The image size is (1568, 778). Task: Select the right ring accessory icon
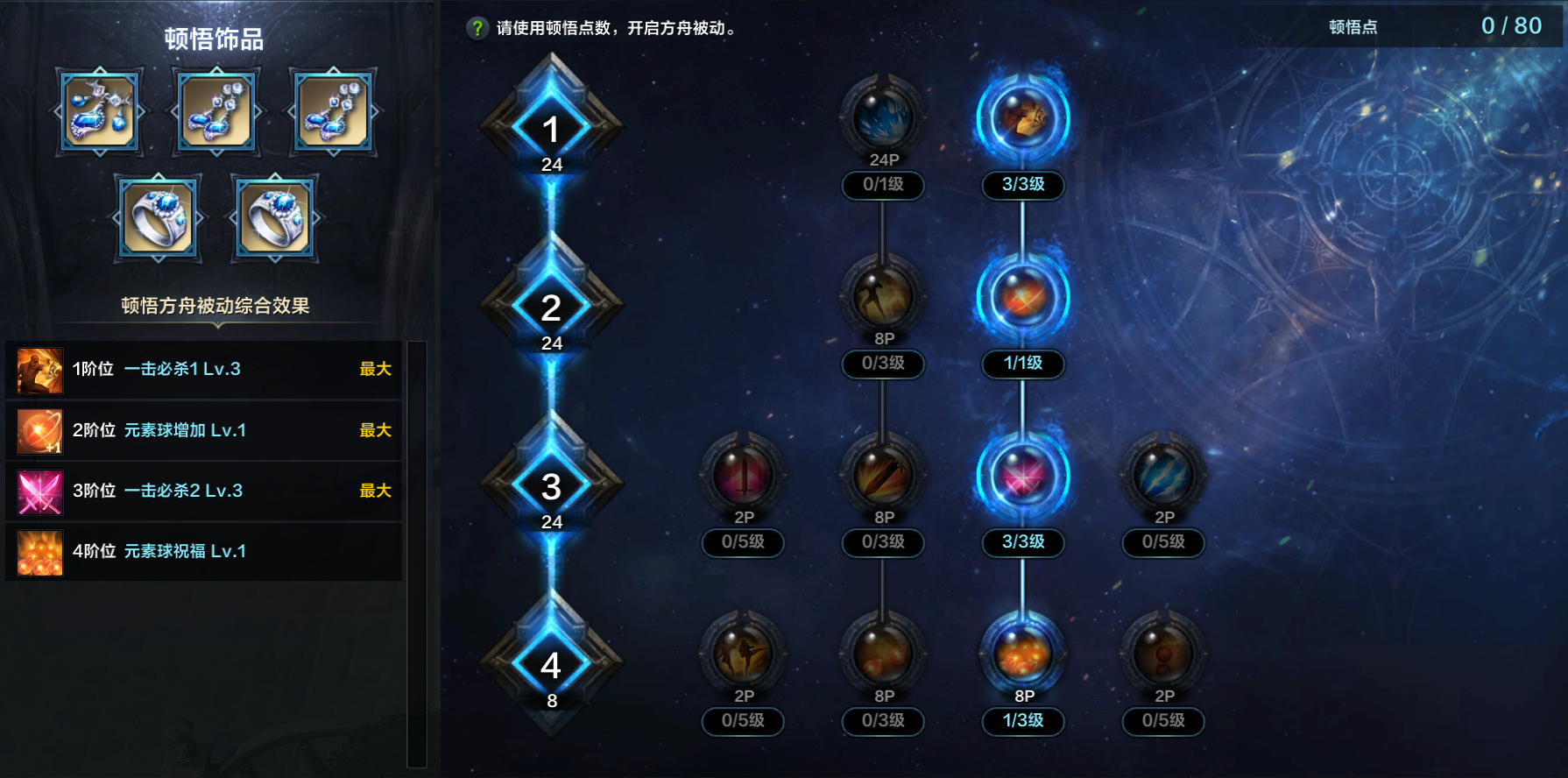click(x=272, y=216)
